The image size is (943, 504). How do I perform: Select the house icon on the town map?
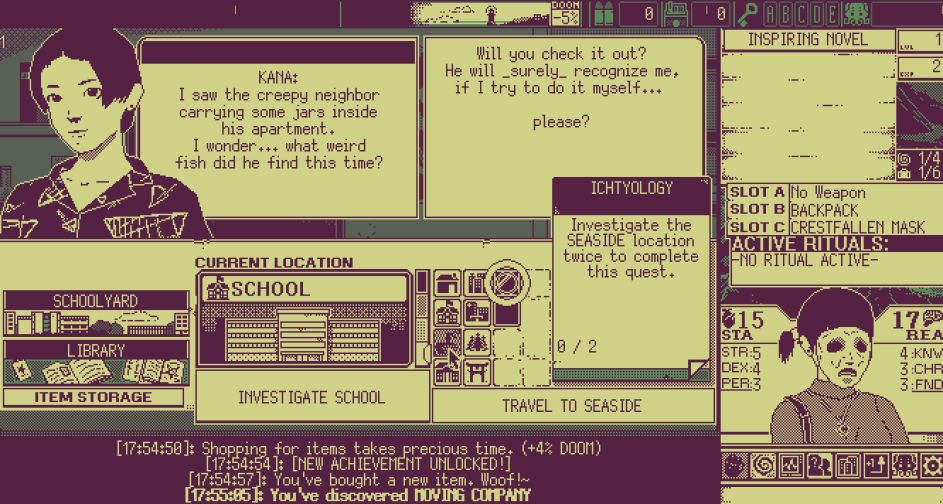point(448,284)
